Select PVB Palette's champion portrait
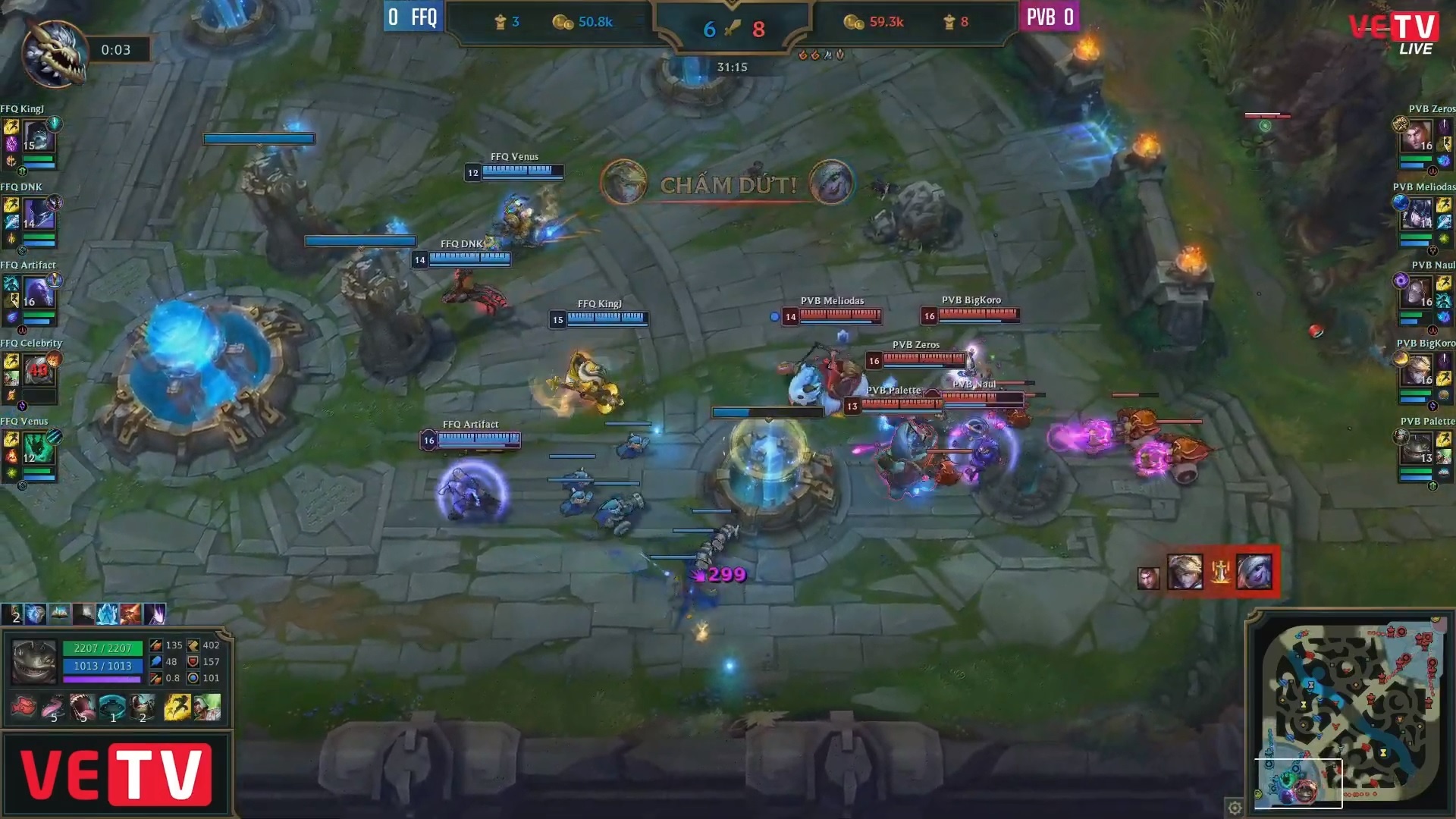 point(1417,449)
